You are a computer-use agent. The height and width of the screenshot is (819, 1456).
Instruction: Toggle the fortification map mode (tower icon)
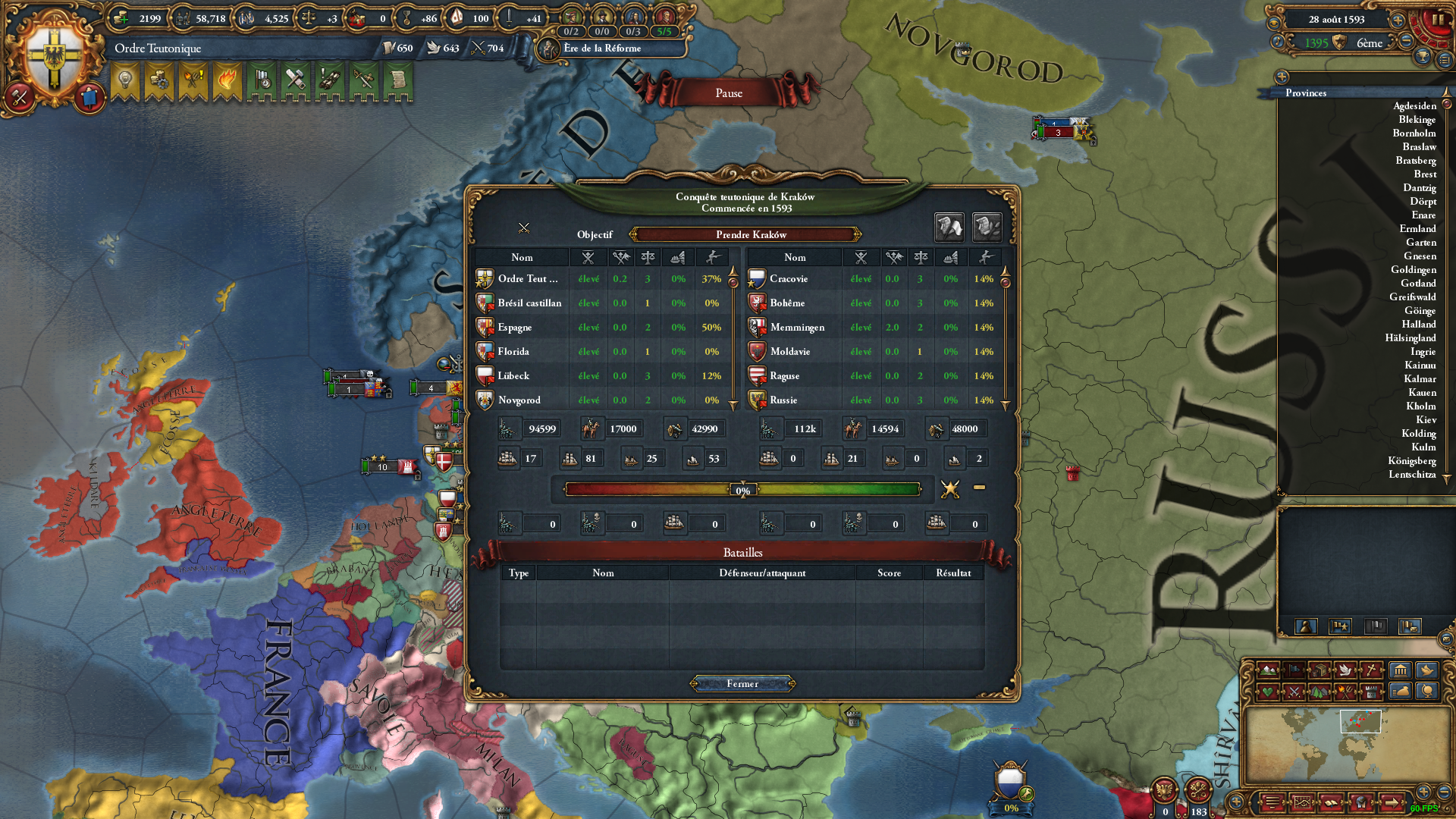pyautogui.click(x=1370, y=691)
